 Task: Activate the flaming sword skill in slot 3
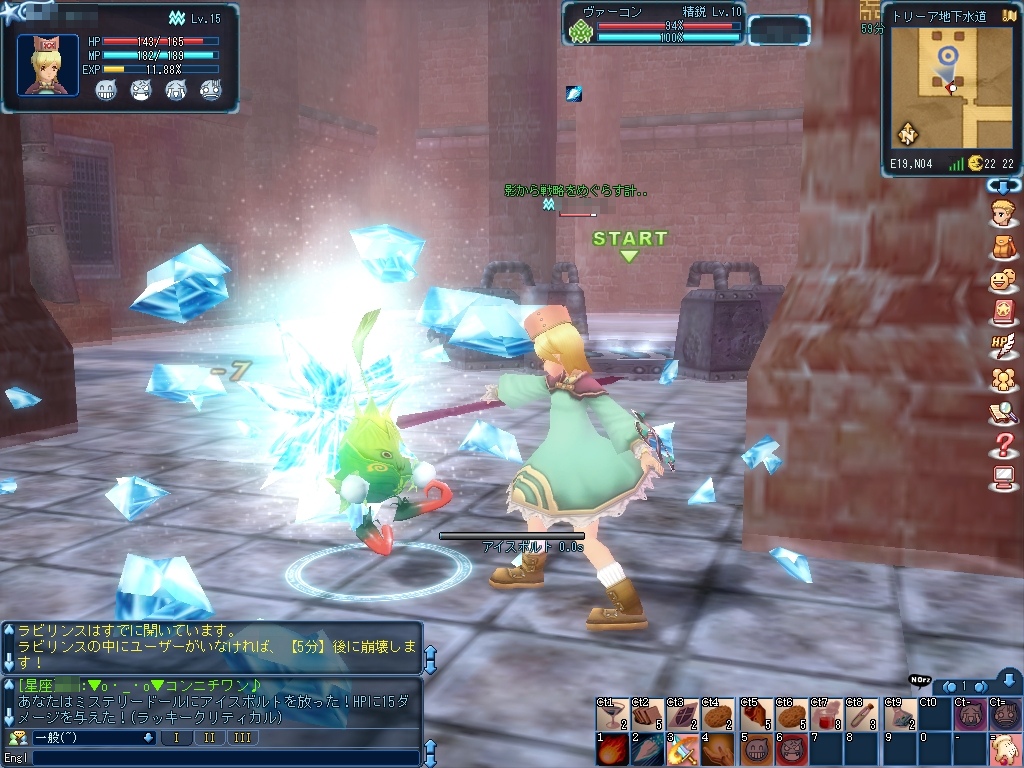point(683,749)
